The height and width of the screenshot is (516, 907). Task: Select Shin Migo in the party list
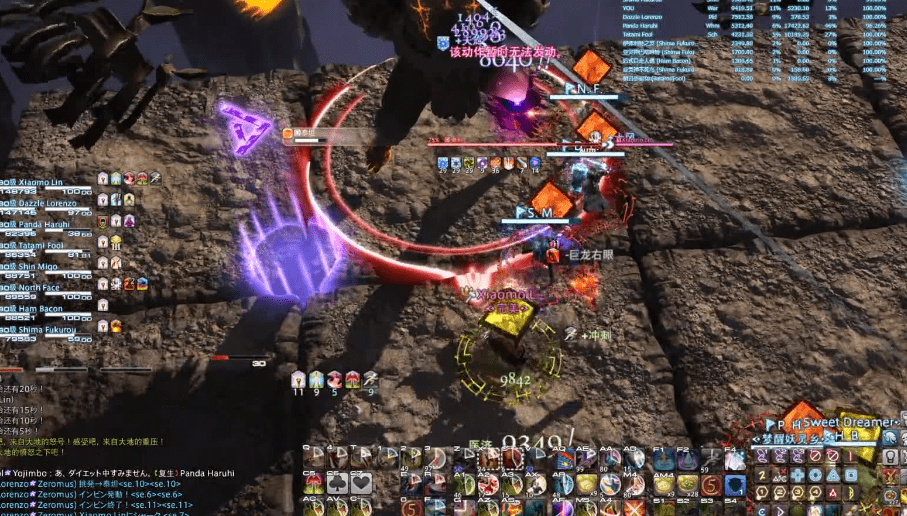coord(38,266)
